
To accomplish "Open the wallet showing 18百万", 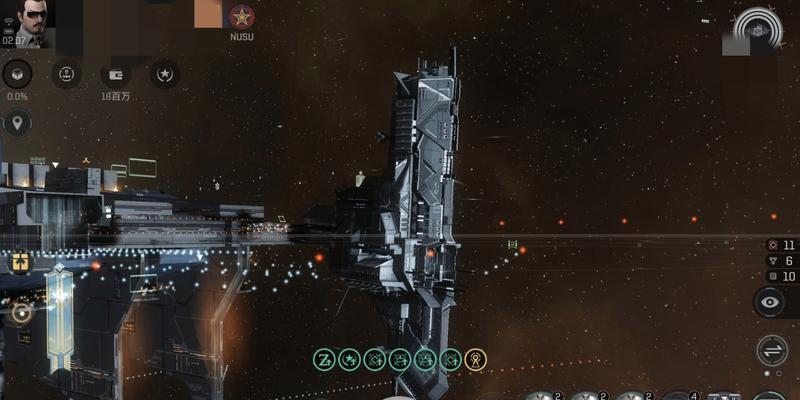I will click(x=116, y=75).
